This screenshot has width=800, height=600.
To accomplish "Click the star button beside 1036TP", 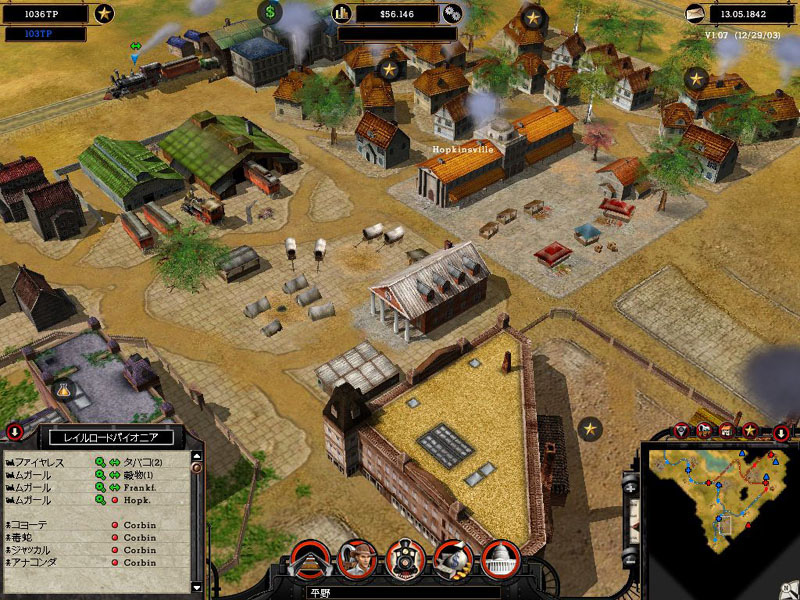I will pos(103,14).
